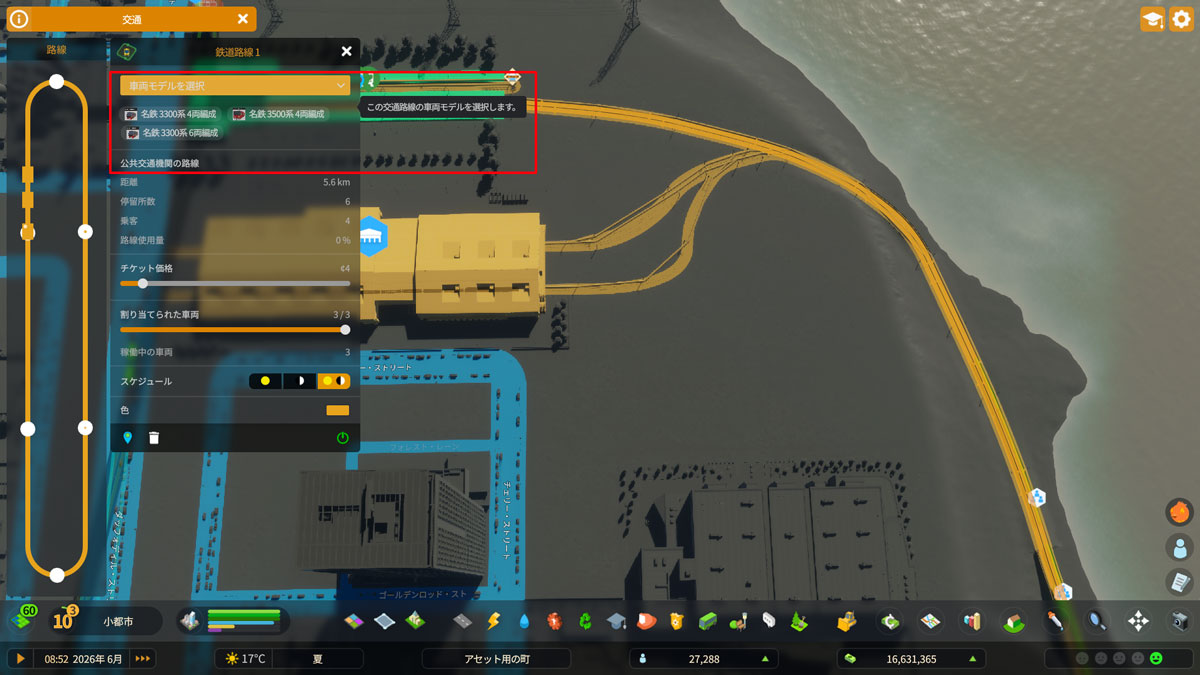Select the 名鉄 3300系 6両編成 vehicle chip
Viewport: 1200px width, 675px height.
(x=171, y=133)
